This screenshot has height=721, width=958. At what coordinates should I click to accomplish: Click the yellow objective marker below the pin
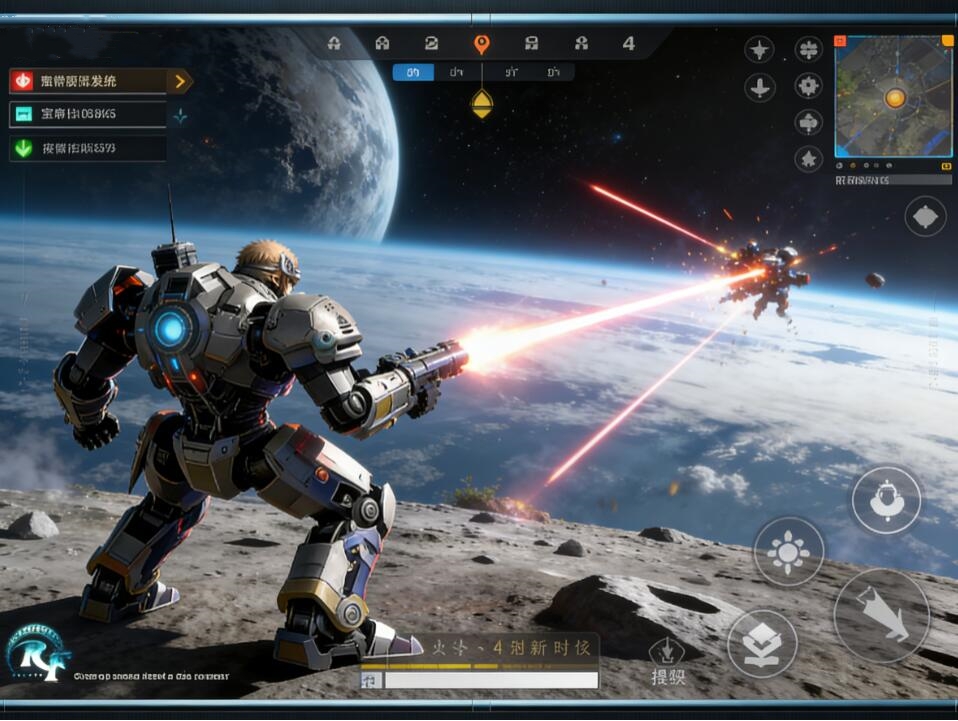482,103
